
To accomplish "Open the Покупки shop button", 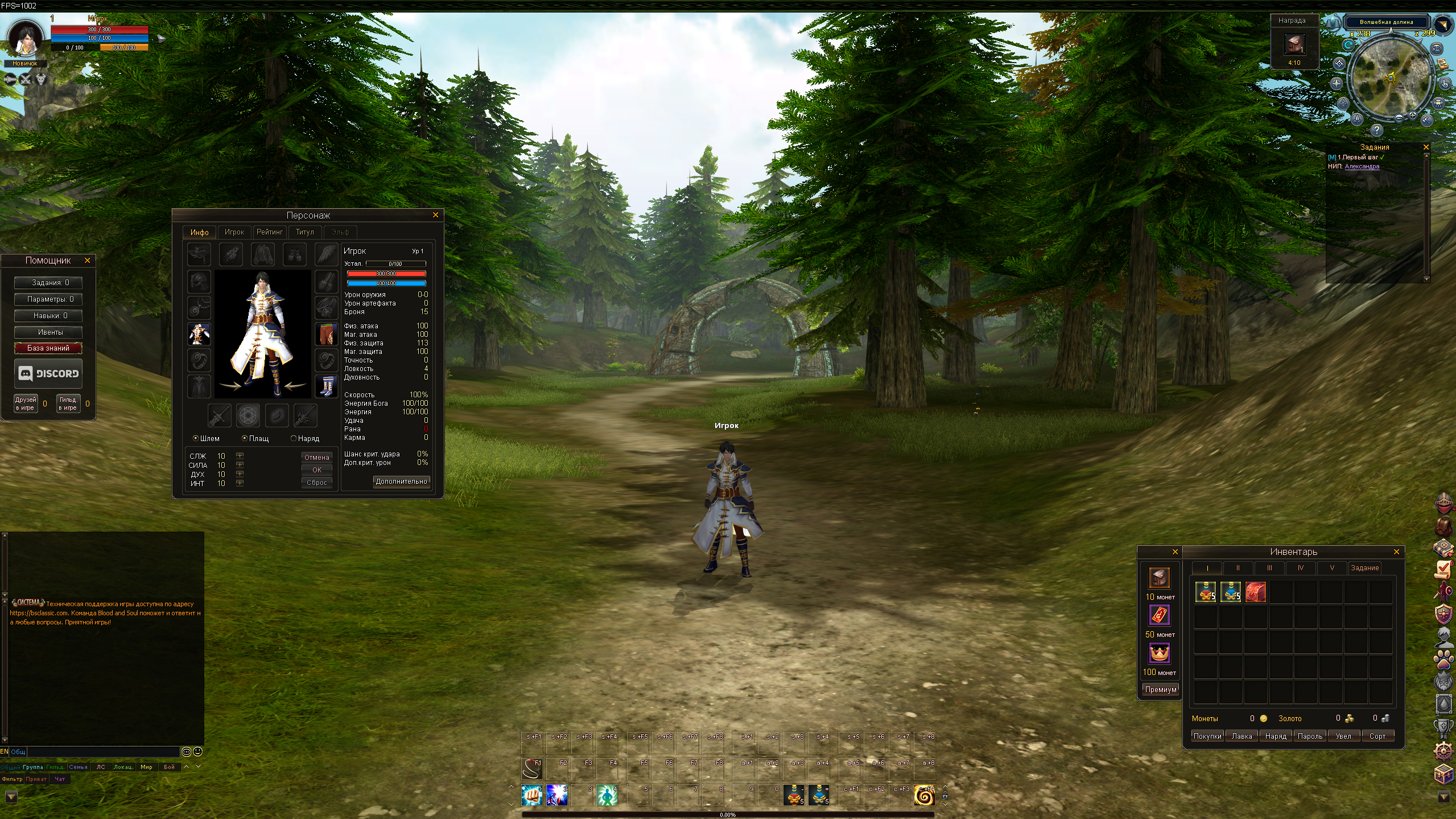I will (x=1207, y=736).
